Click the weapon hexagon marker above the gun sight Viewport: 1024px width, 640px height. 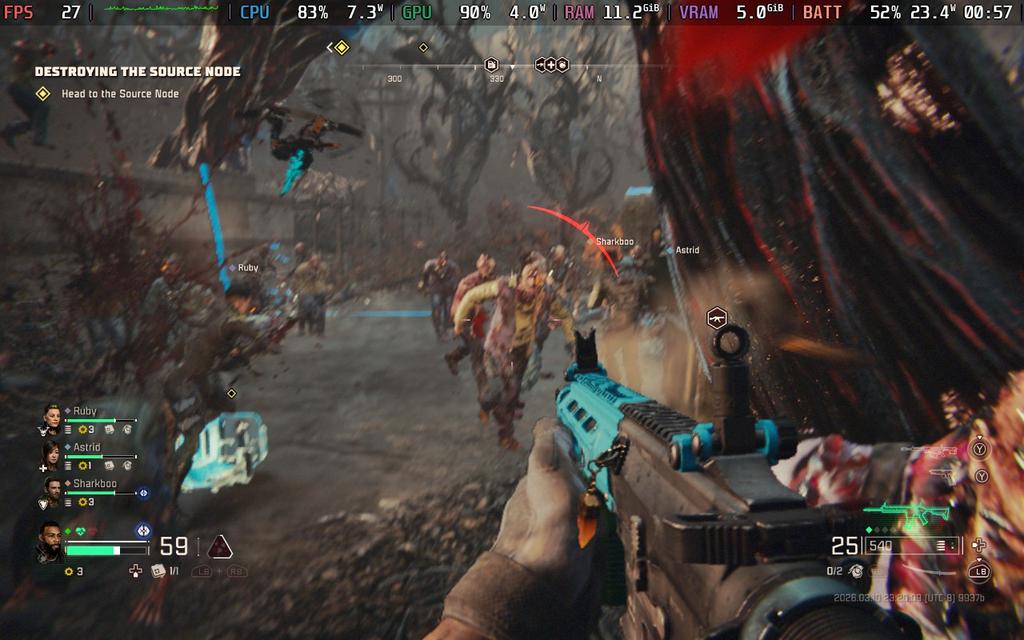[716, 318]
